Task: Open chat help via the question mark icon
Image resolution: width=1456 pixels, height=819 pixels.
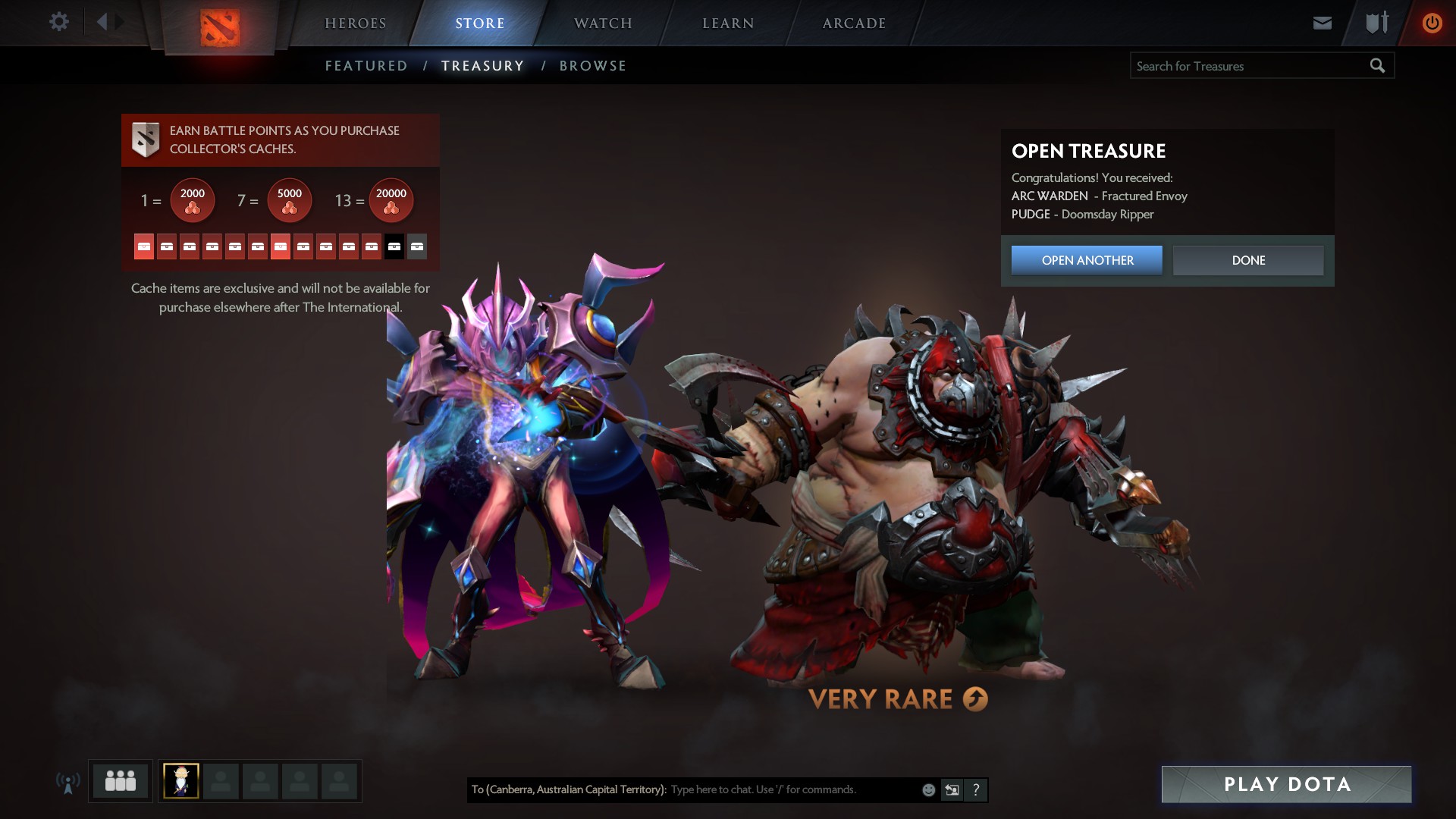Action: [x=975, y=789]
